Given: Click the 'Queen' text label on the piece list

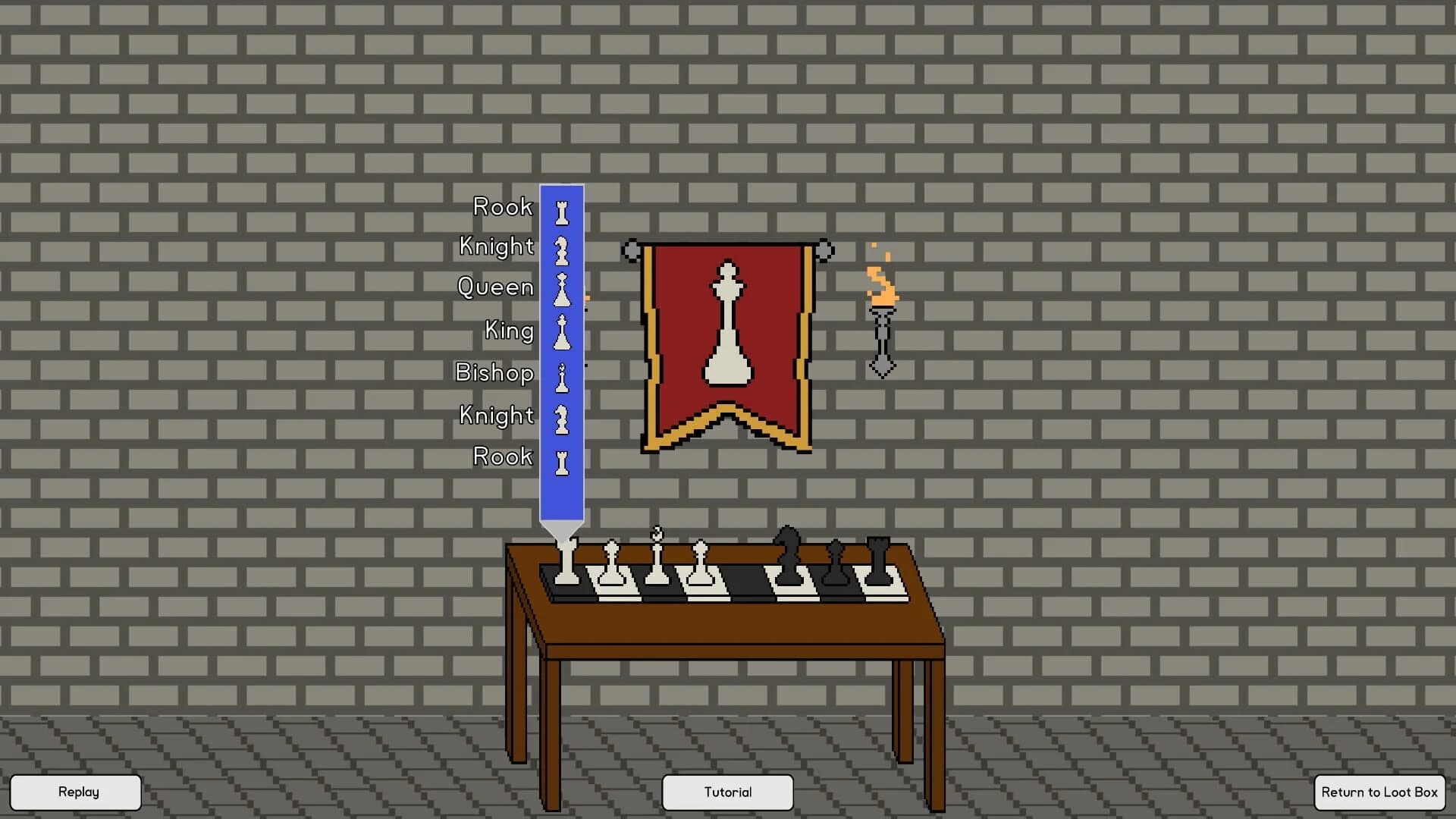Looking at the screenshot, I should click(x=496, y=287).
